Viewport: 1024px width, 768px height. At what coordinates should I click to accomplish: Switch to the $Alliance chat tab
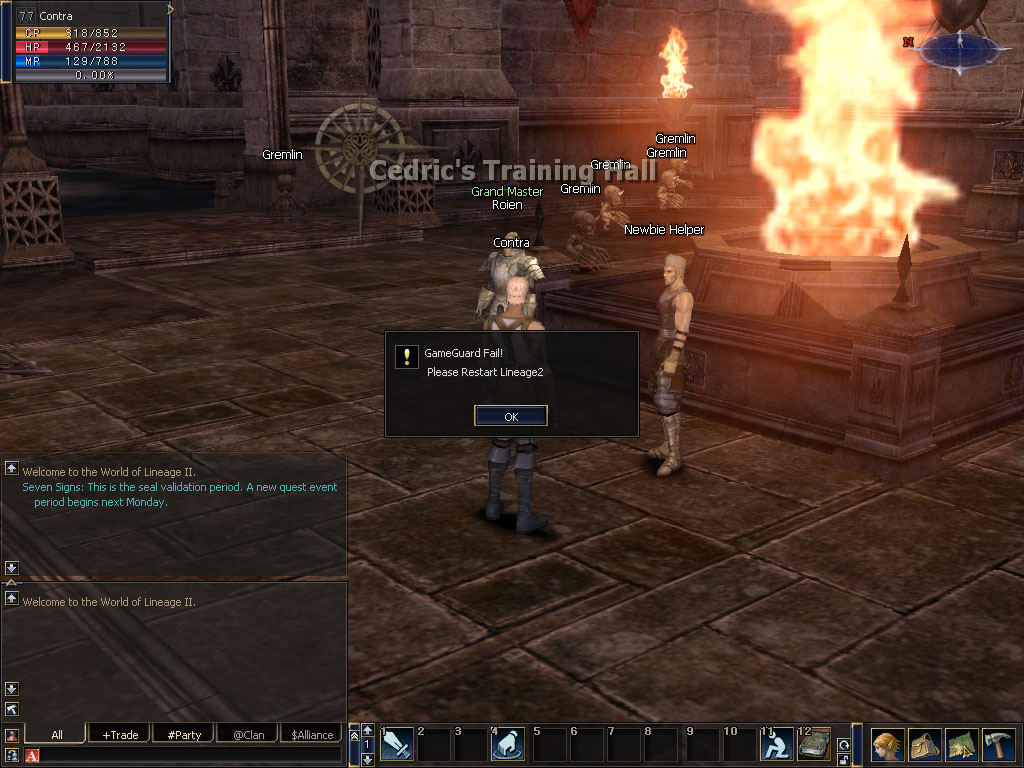coord(312,734)
